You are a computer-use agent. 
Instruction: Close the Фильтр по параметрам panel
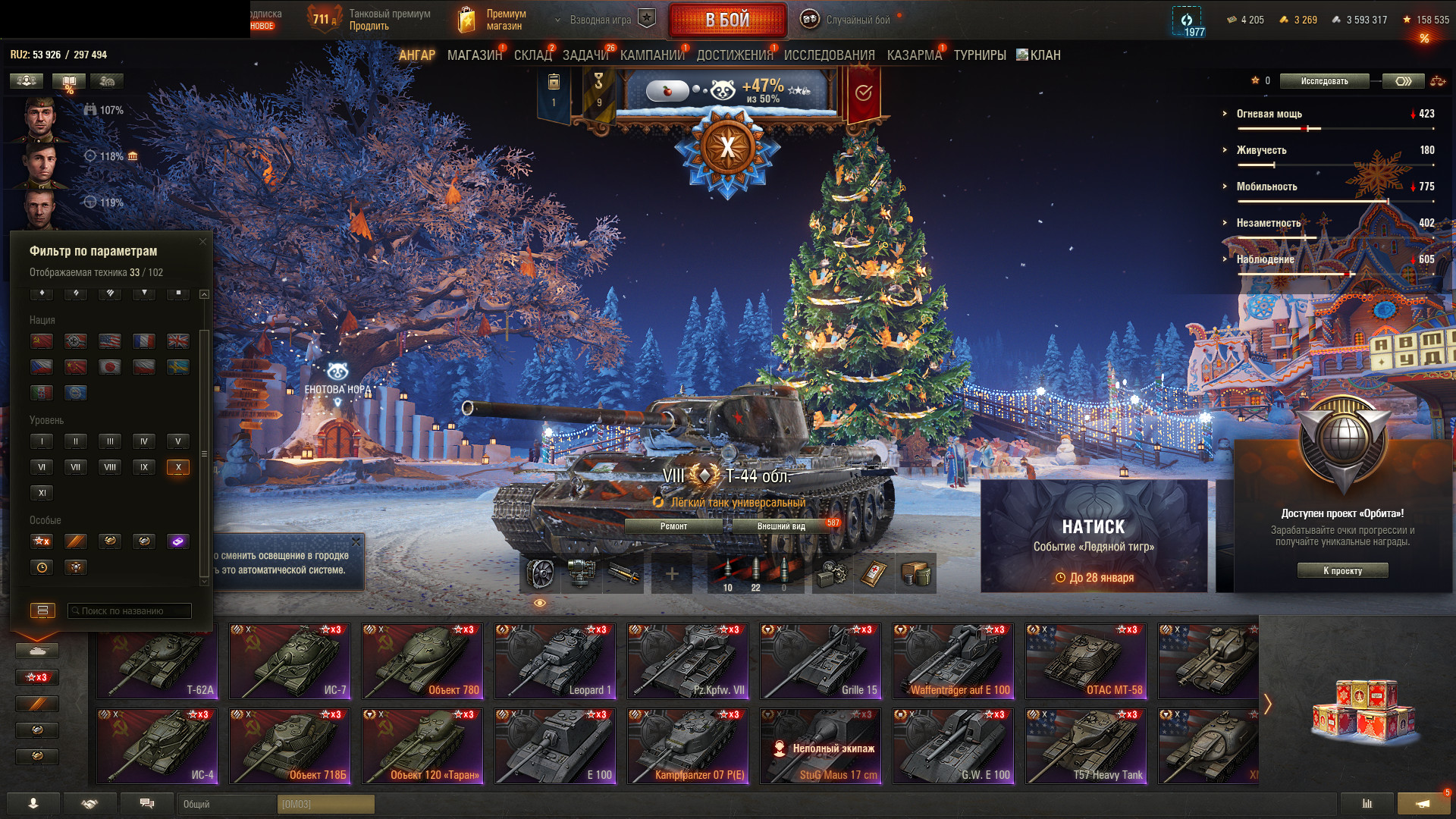coord(202,242)
